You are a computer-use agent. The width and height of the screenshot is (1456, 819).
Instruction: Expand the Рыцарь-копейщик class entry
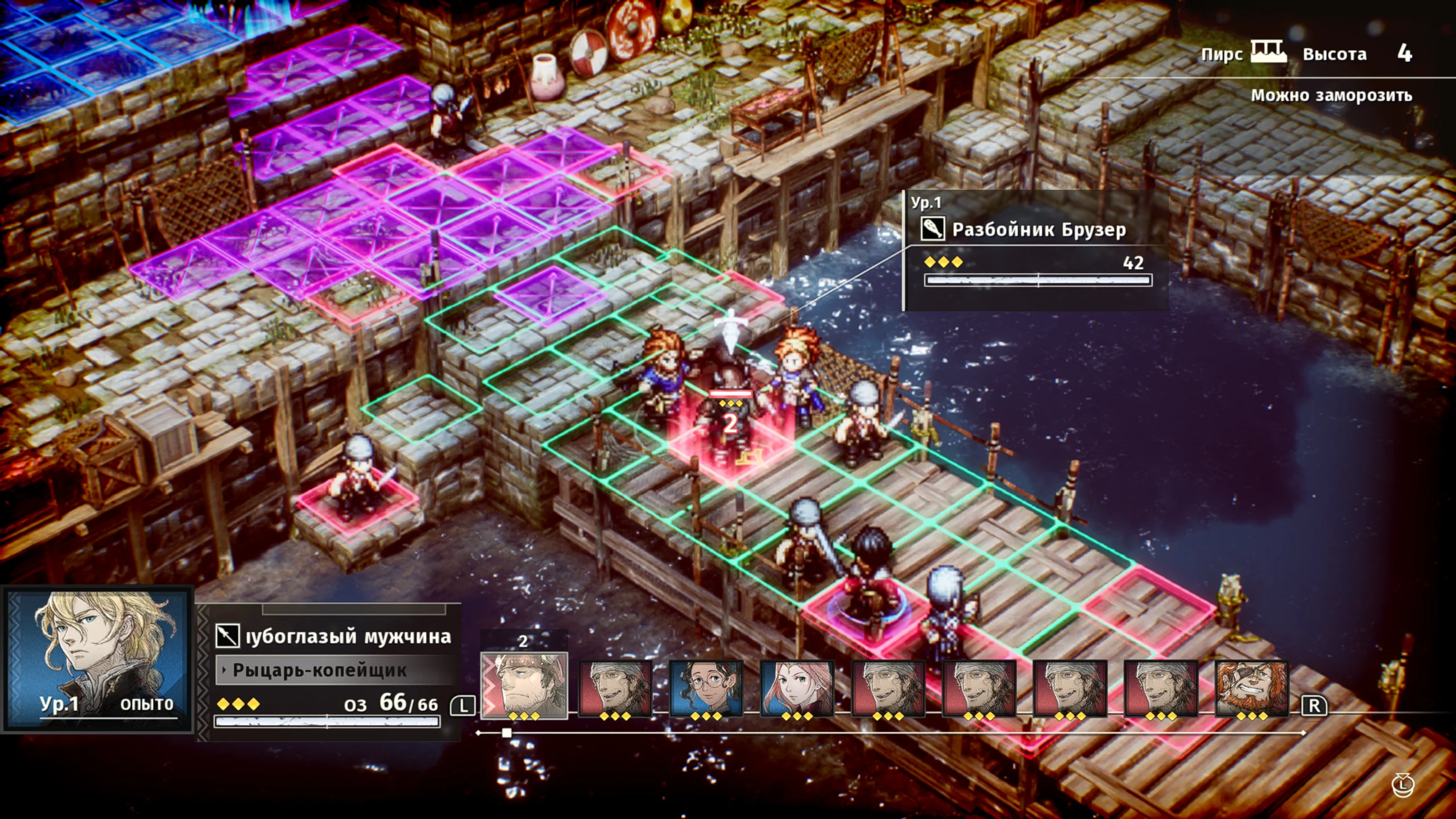[320, 671]
